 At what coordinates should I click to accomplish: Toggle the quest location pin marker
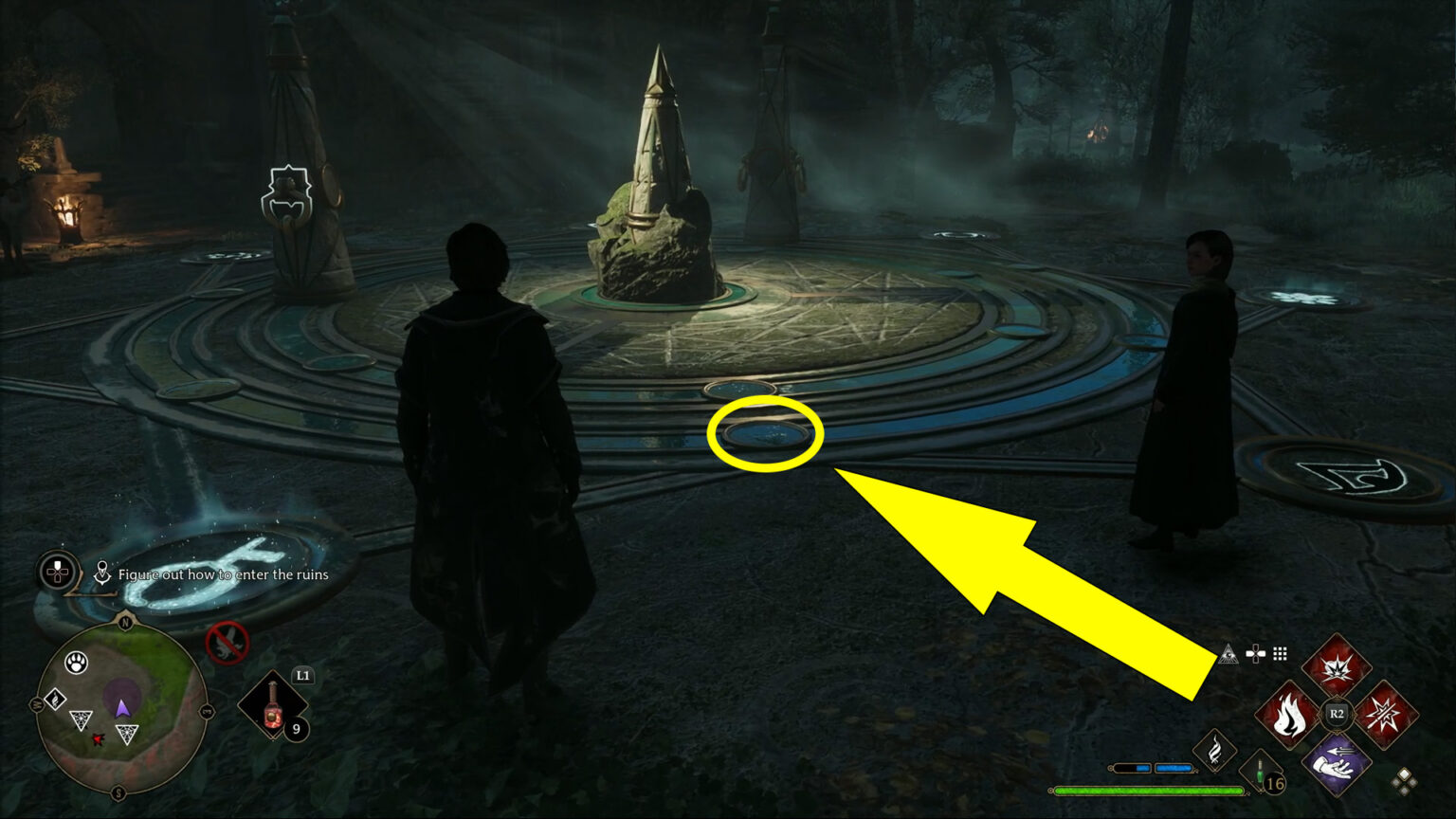103,573
